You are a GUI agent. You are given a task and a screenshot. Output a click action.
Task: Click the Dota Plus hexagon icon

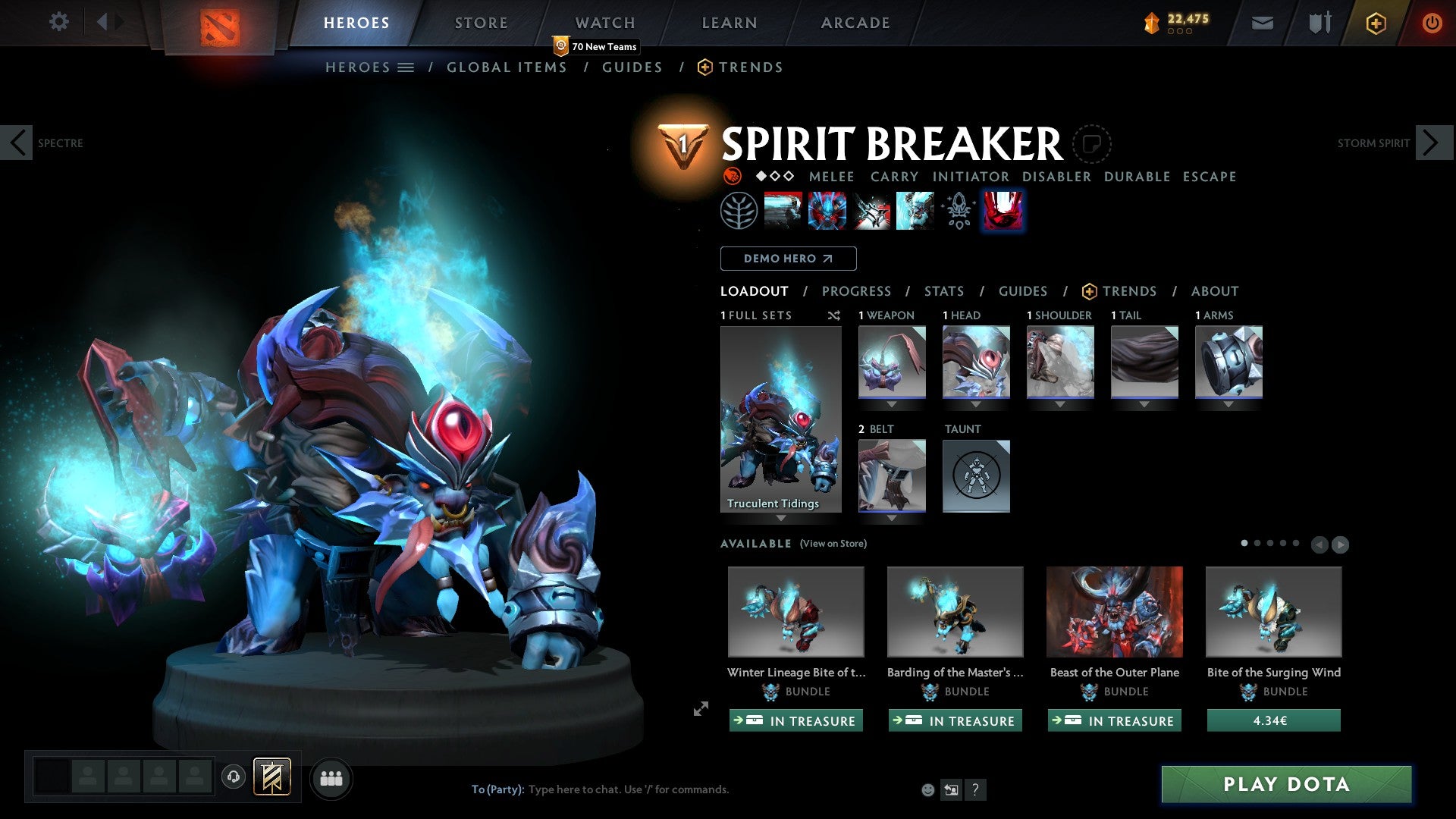1375,23
